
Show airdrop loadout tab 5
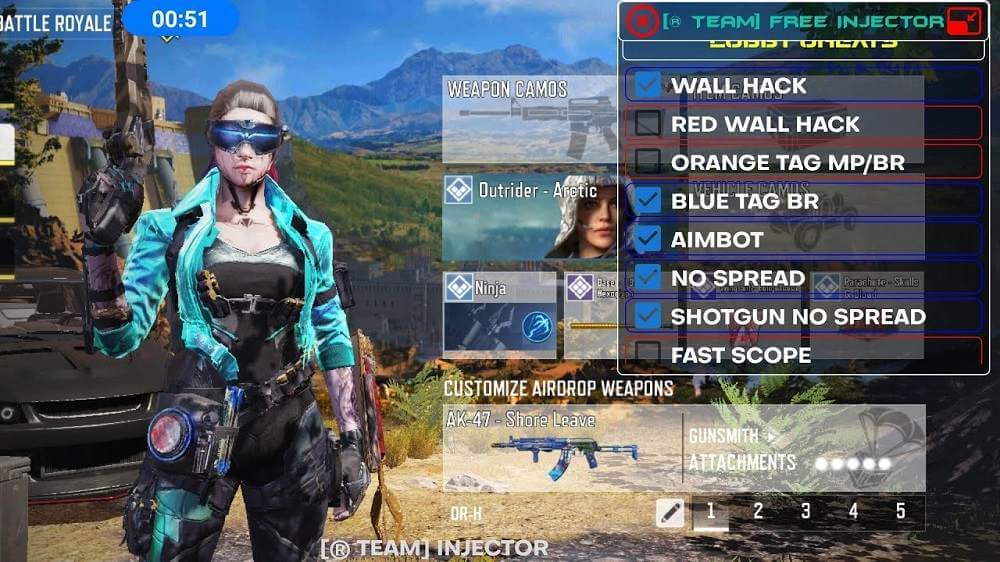coord(900,512)
